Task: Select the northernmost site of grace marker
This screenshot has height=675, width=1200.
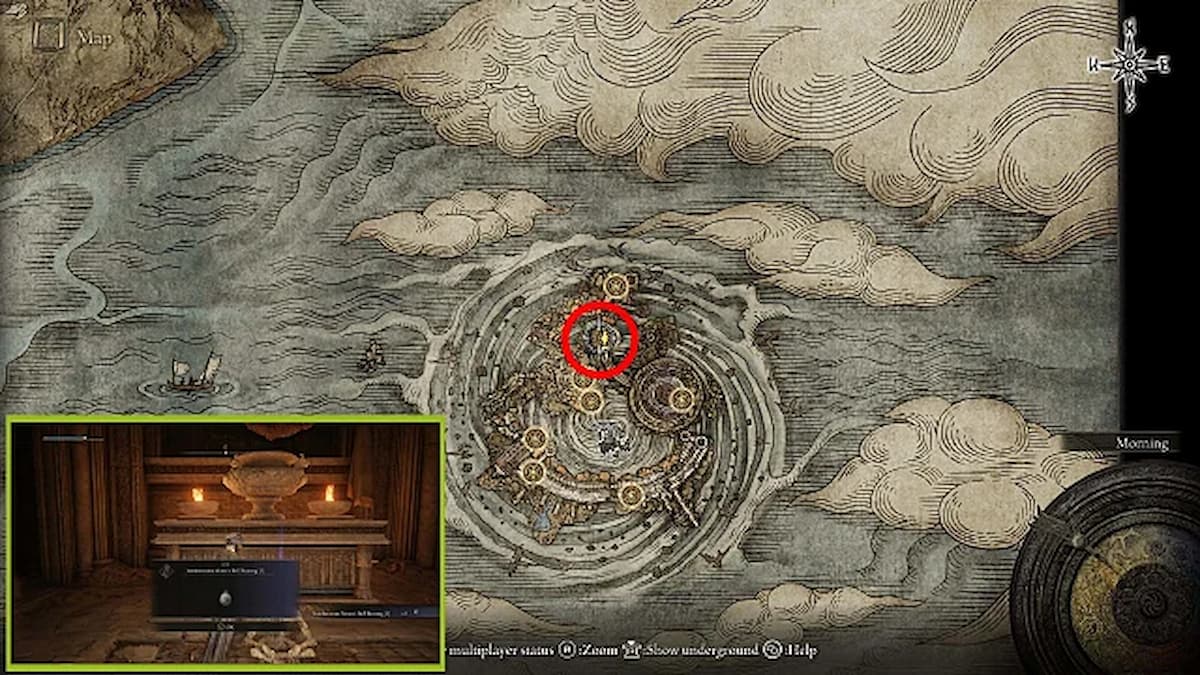Action: pos(616,287)
